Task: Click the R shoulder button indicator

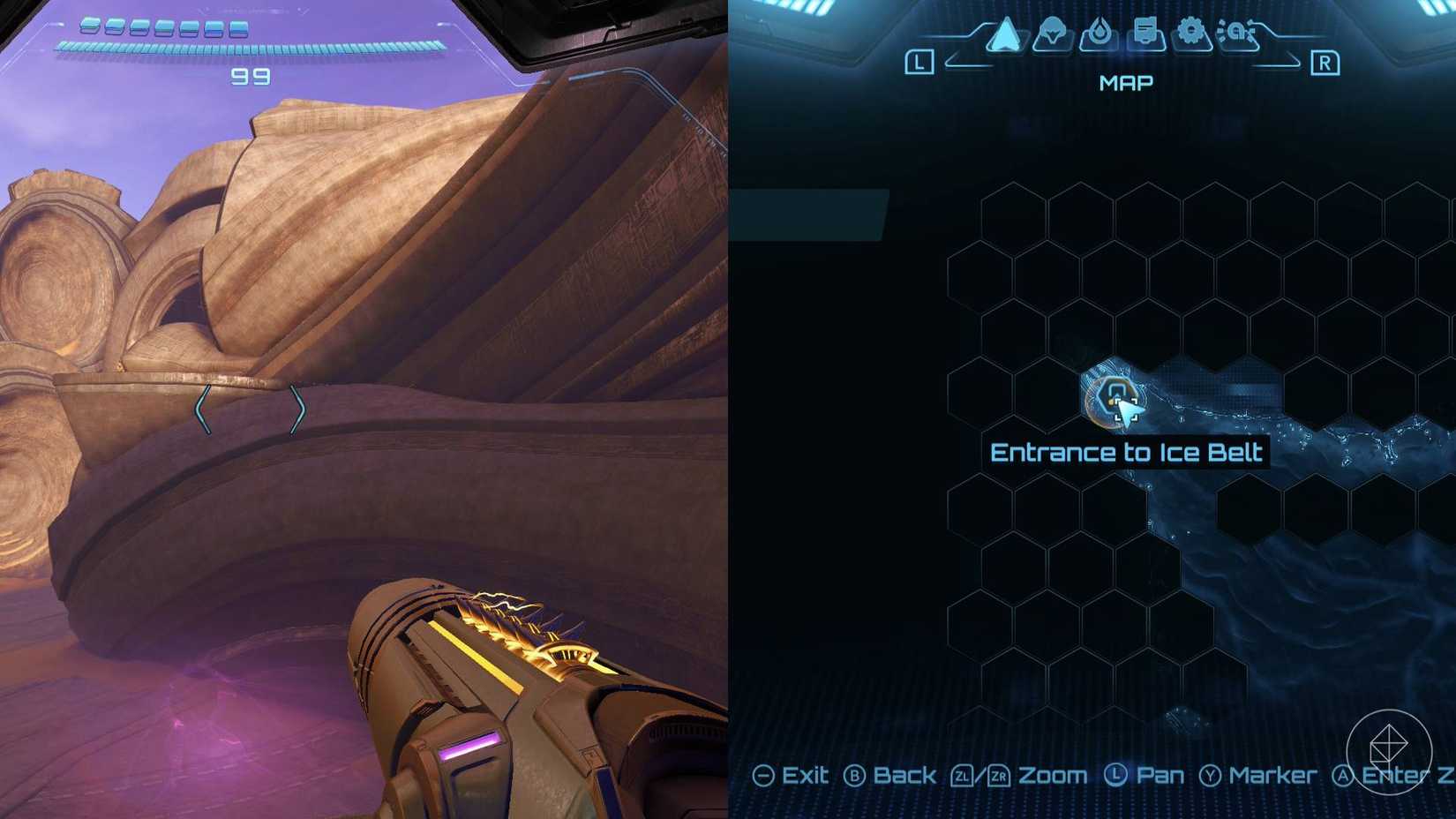Action: pos(1328,62)
